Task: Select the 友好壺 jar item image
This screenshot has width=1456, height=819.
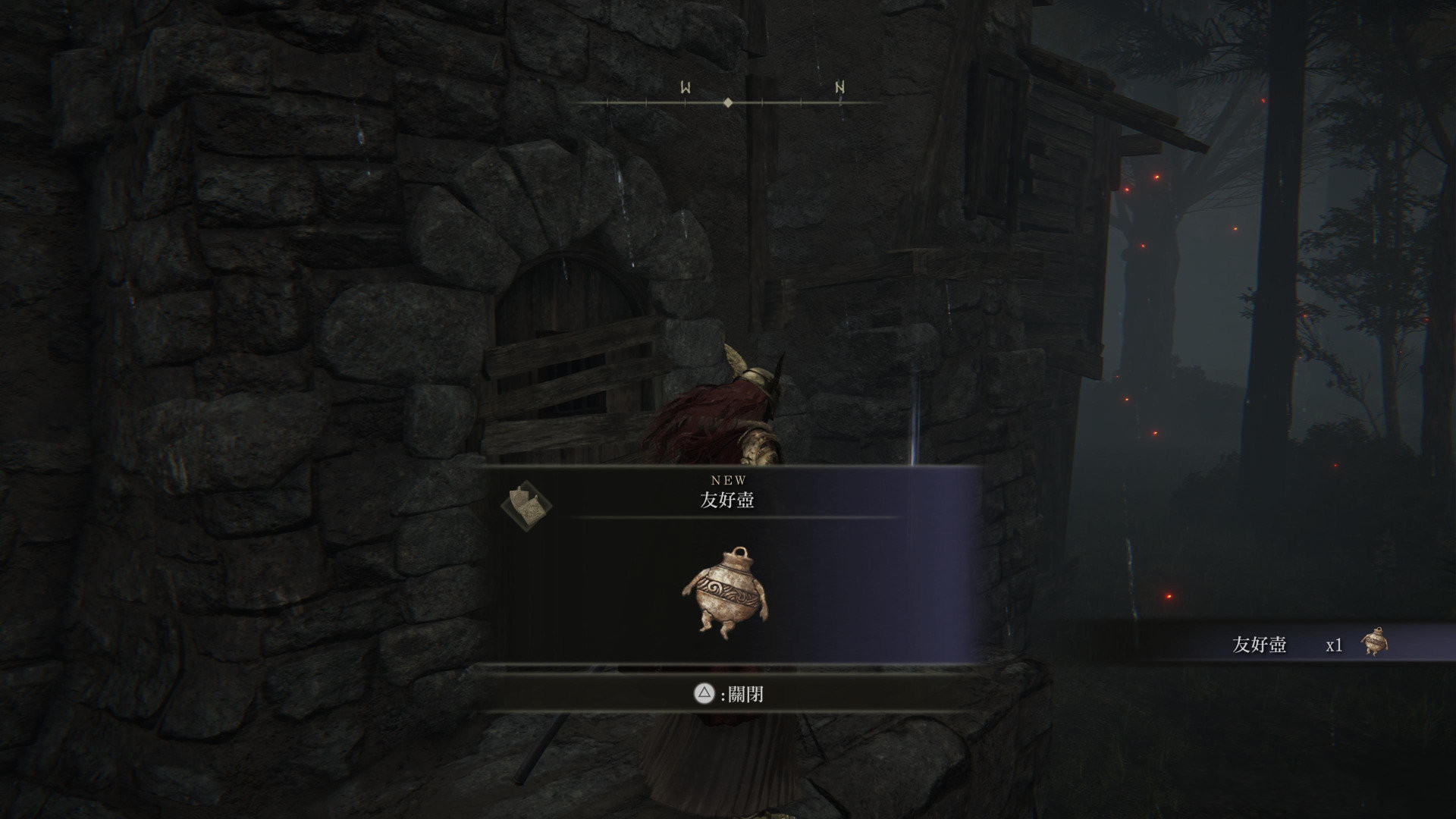Action: point(726,592)
